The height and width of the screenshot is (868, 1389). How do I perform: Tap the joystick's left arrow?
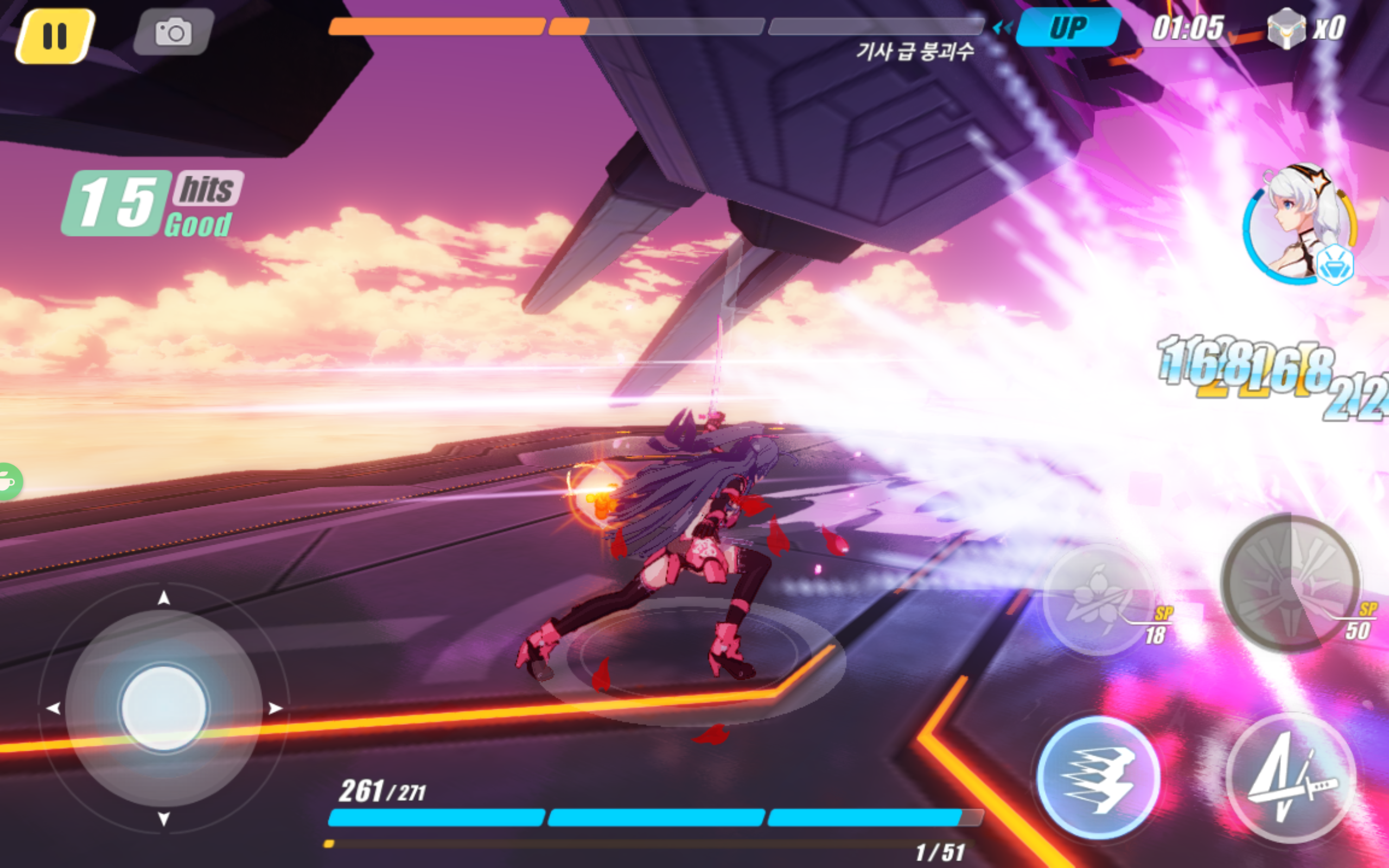(53, 709)
